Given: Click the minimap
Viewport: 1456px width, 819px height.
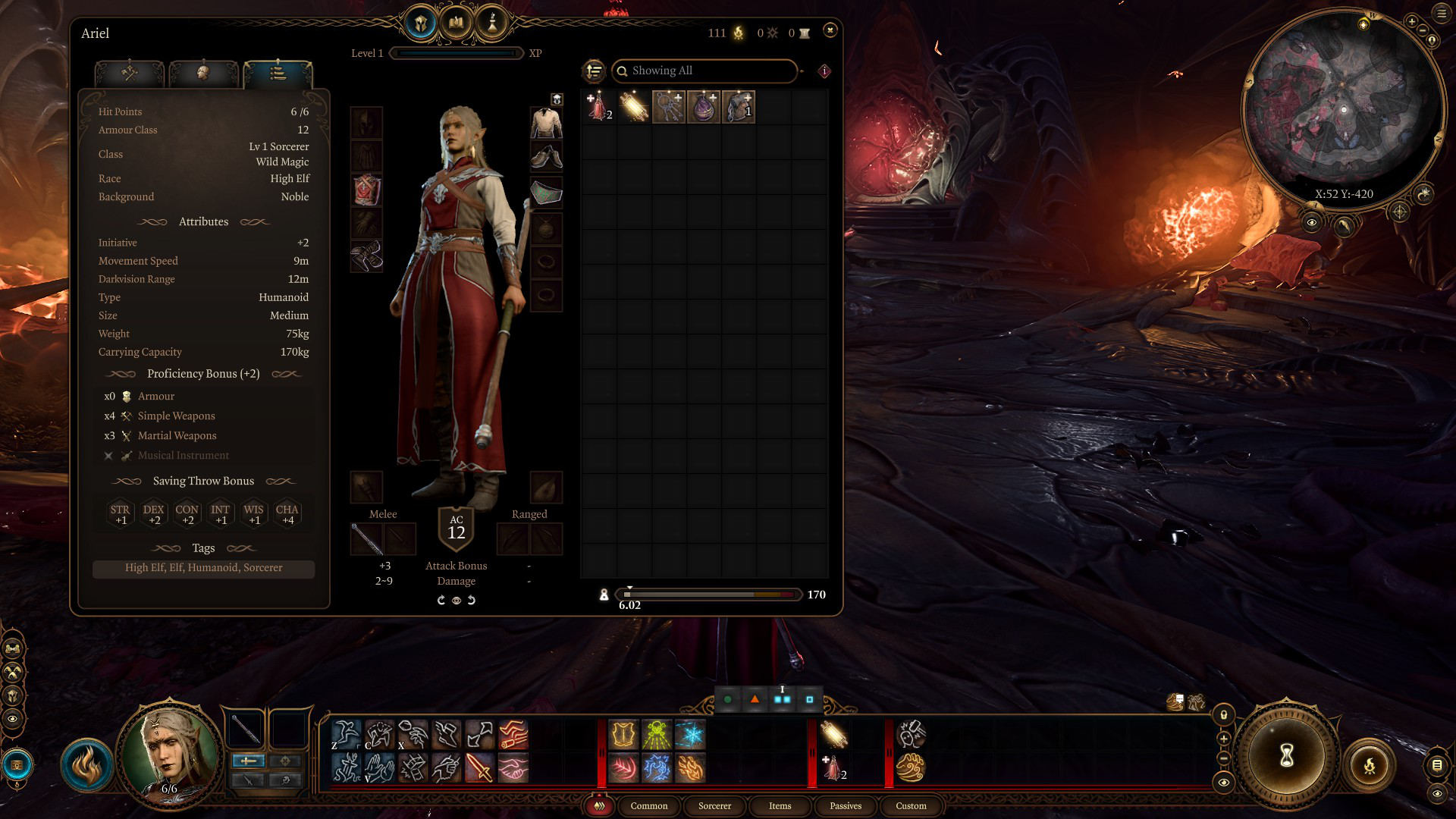Looking at the screenshot, I should pyautogui.click(x=1342, y=106).
